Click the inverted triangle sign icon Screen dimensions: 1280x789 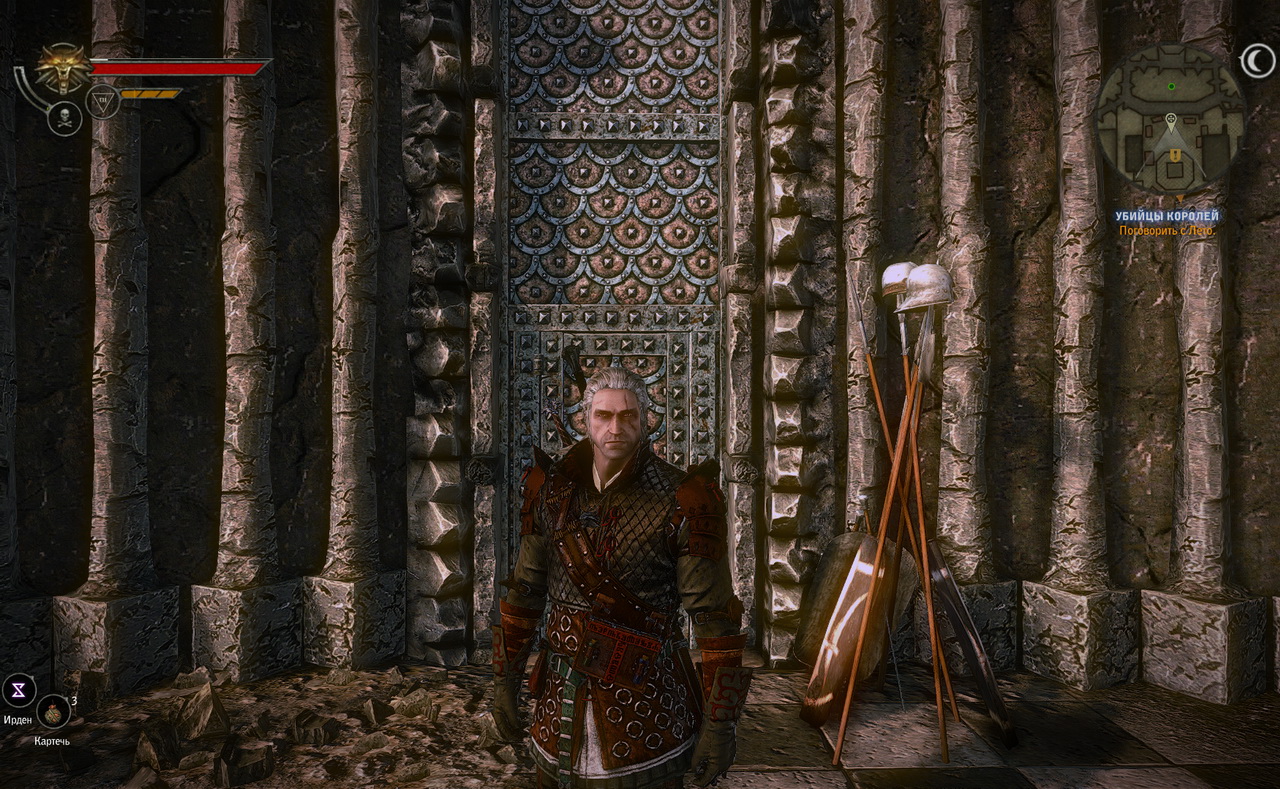[x=103, y=101]
